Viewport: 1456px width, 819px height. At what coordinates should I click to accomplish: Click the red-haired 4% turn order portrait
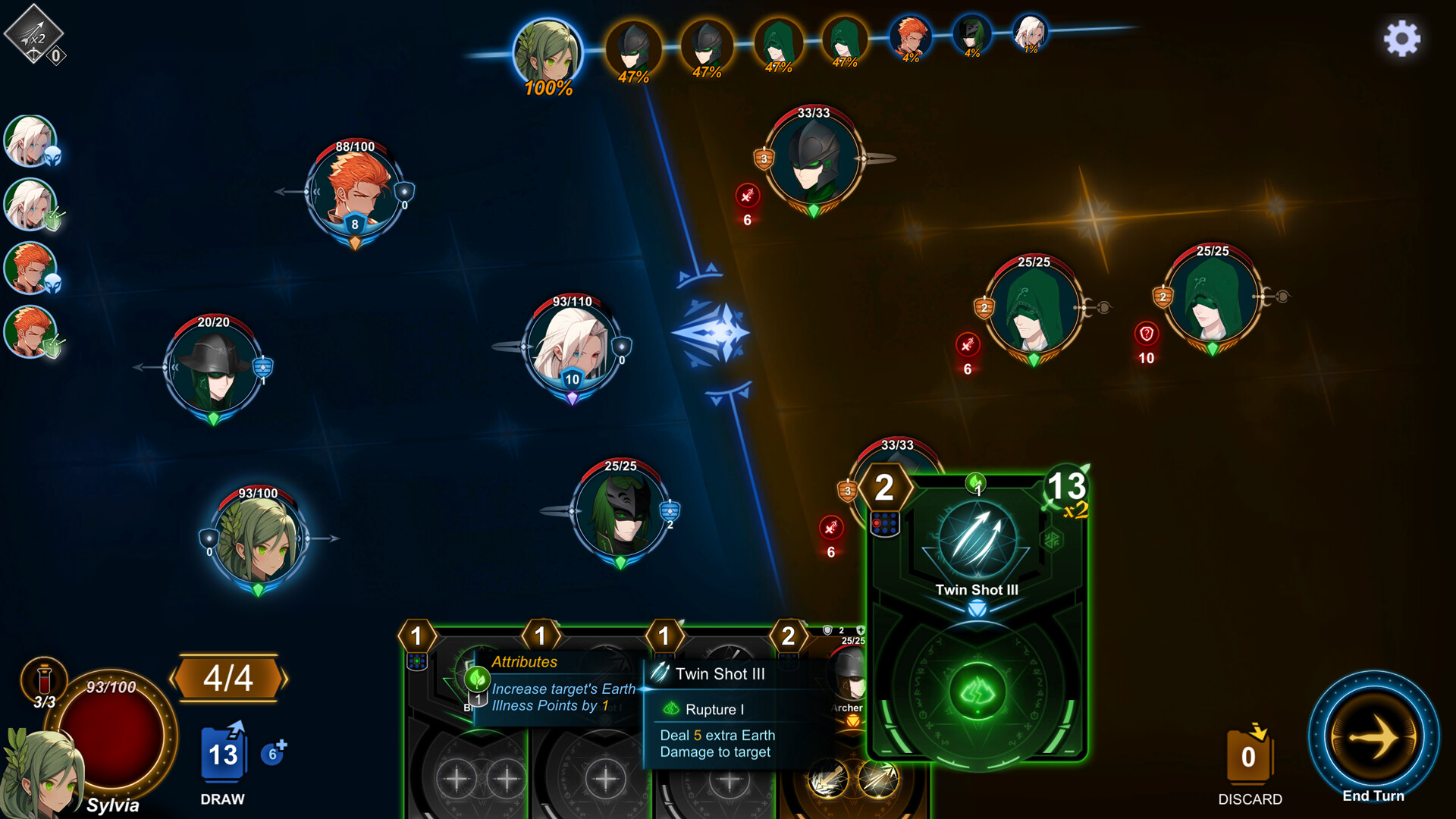(910, 36)
